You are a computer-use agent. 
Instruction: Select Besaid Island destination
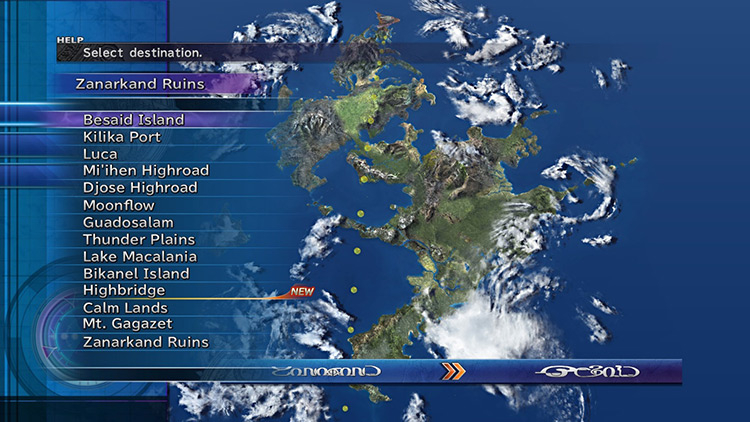pos(134,120)
